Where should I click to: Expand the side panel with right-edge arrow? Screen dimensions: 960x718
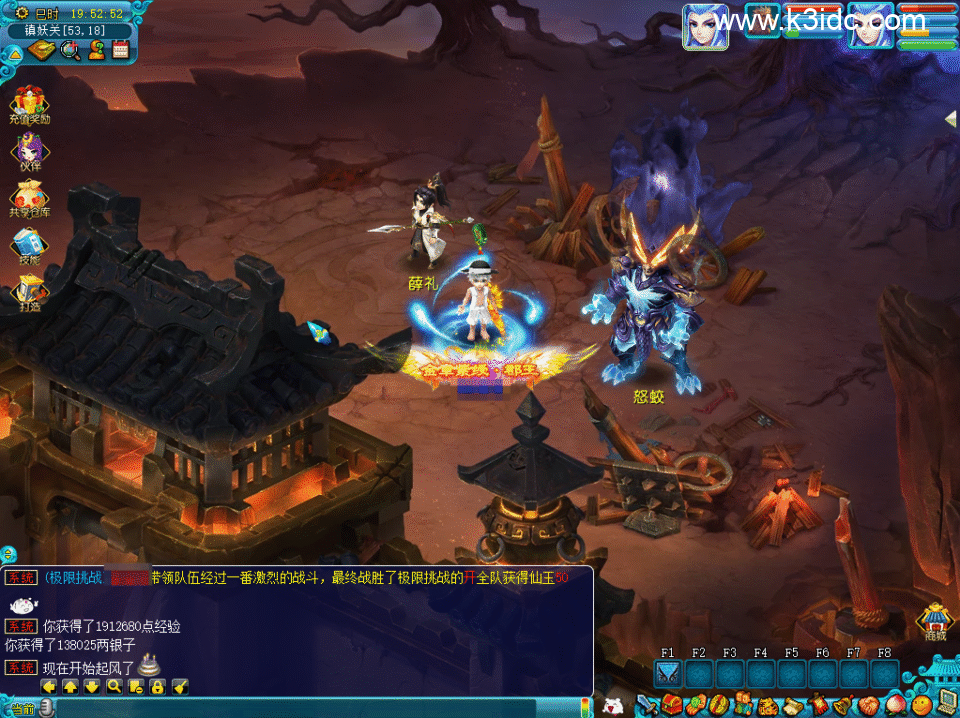point(951,119)
